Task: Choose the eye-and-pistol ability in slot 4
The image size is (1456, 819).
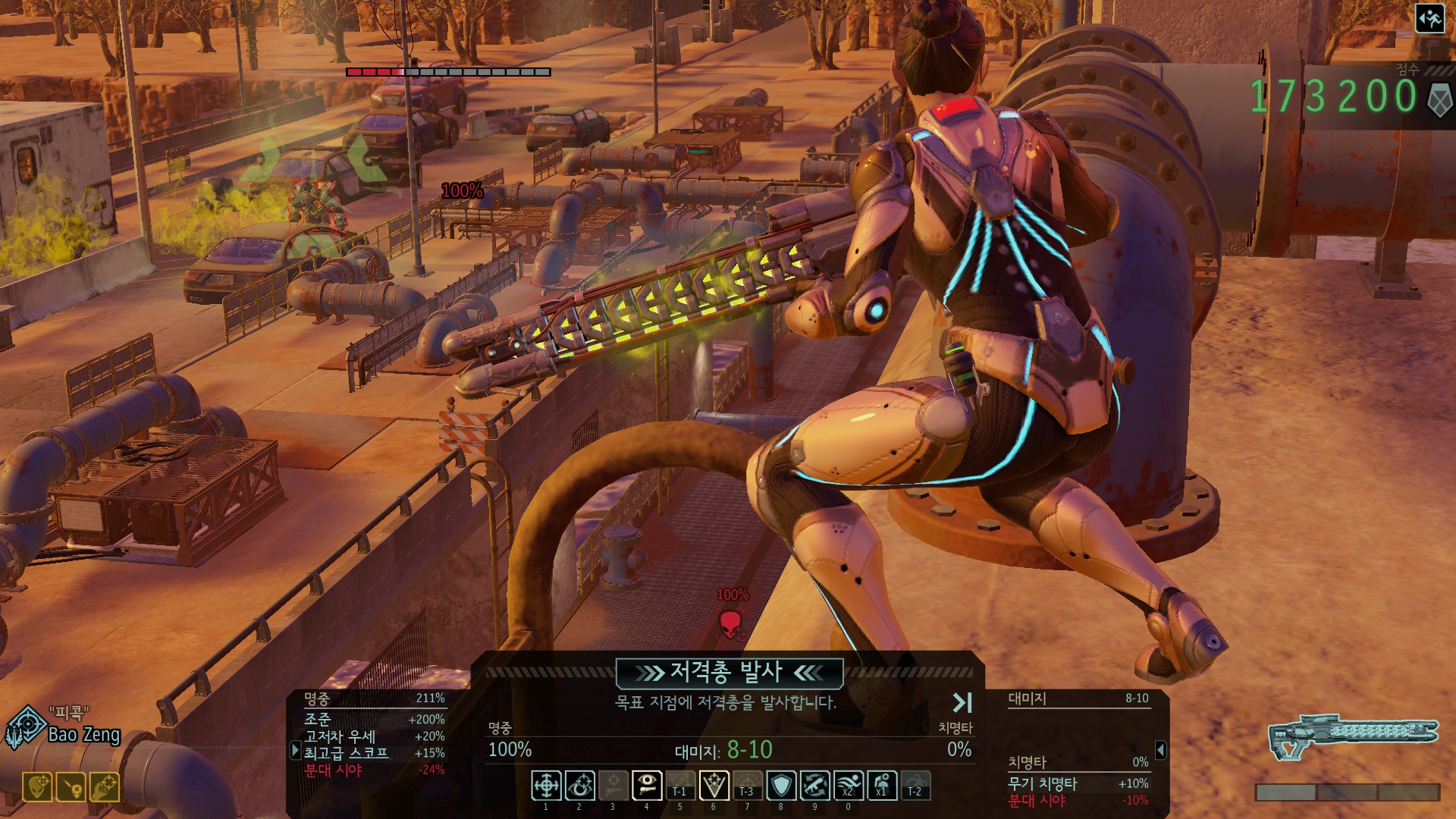Action: [646, 786]
